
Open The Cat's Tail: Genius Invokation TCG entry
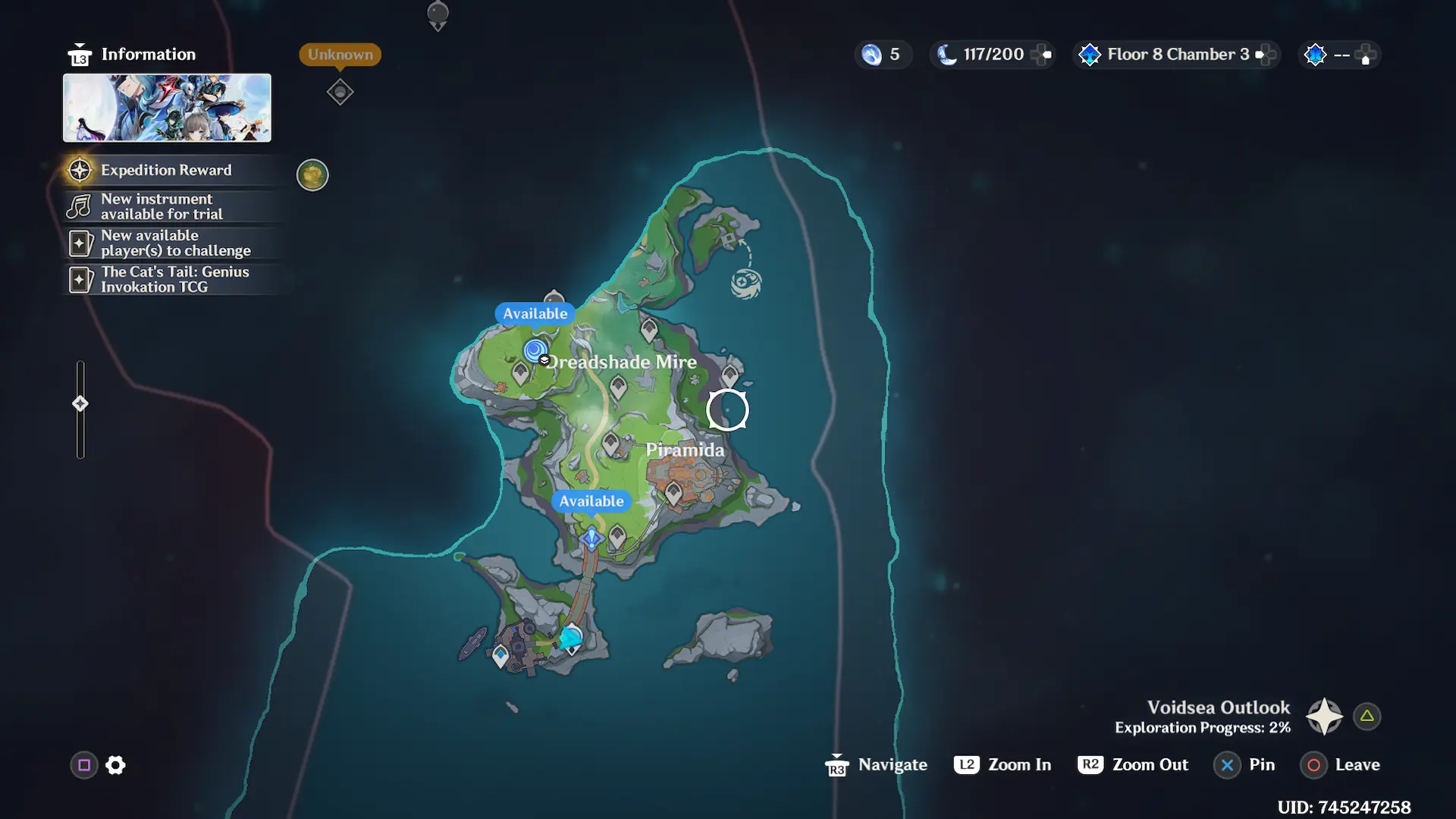tap(174, 279)
